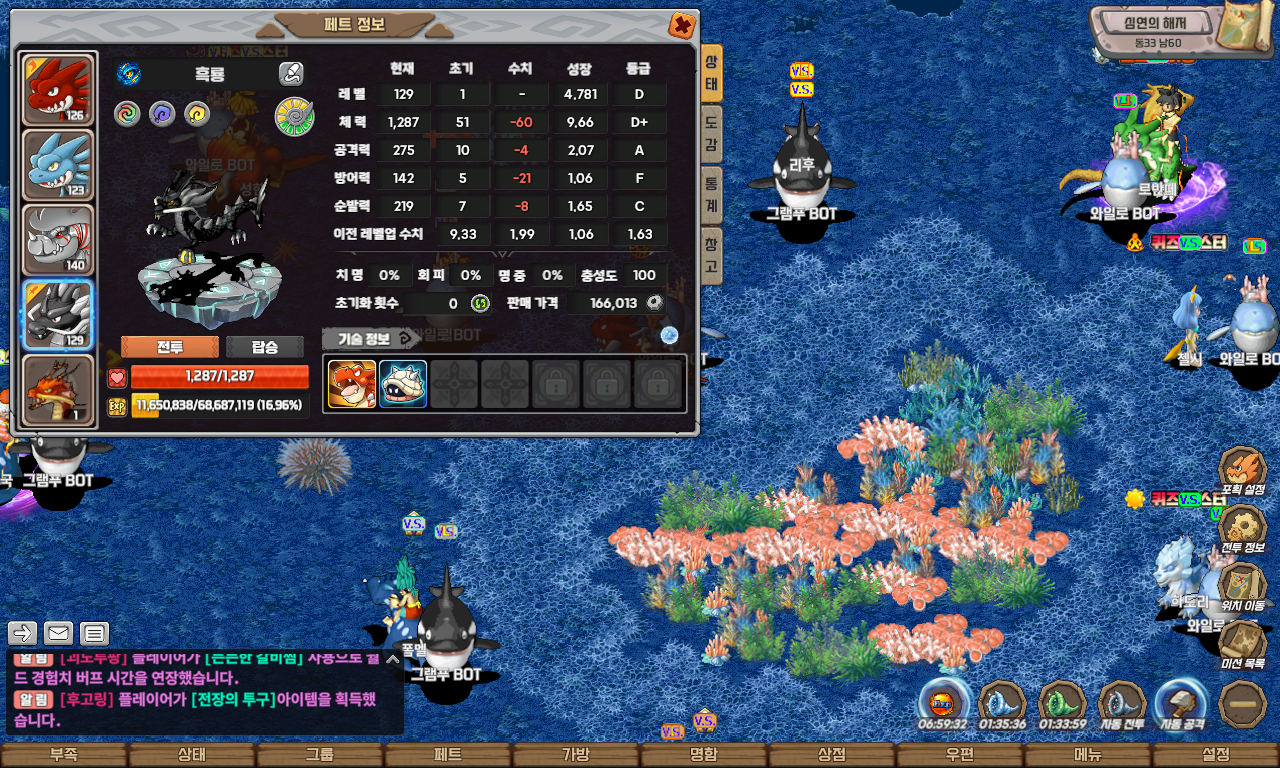Select the red dragon pet, level 126
This screenshot has width=1280, height=768.
coord(58,90)
